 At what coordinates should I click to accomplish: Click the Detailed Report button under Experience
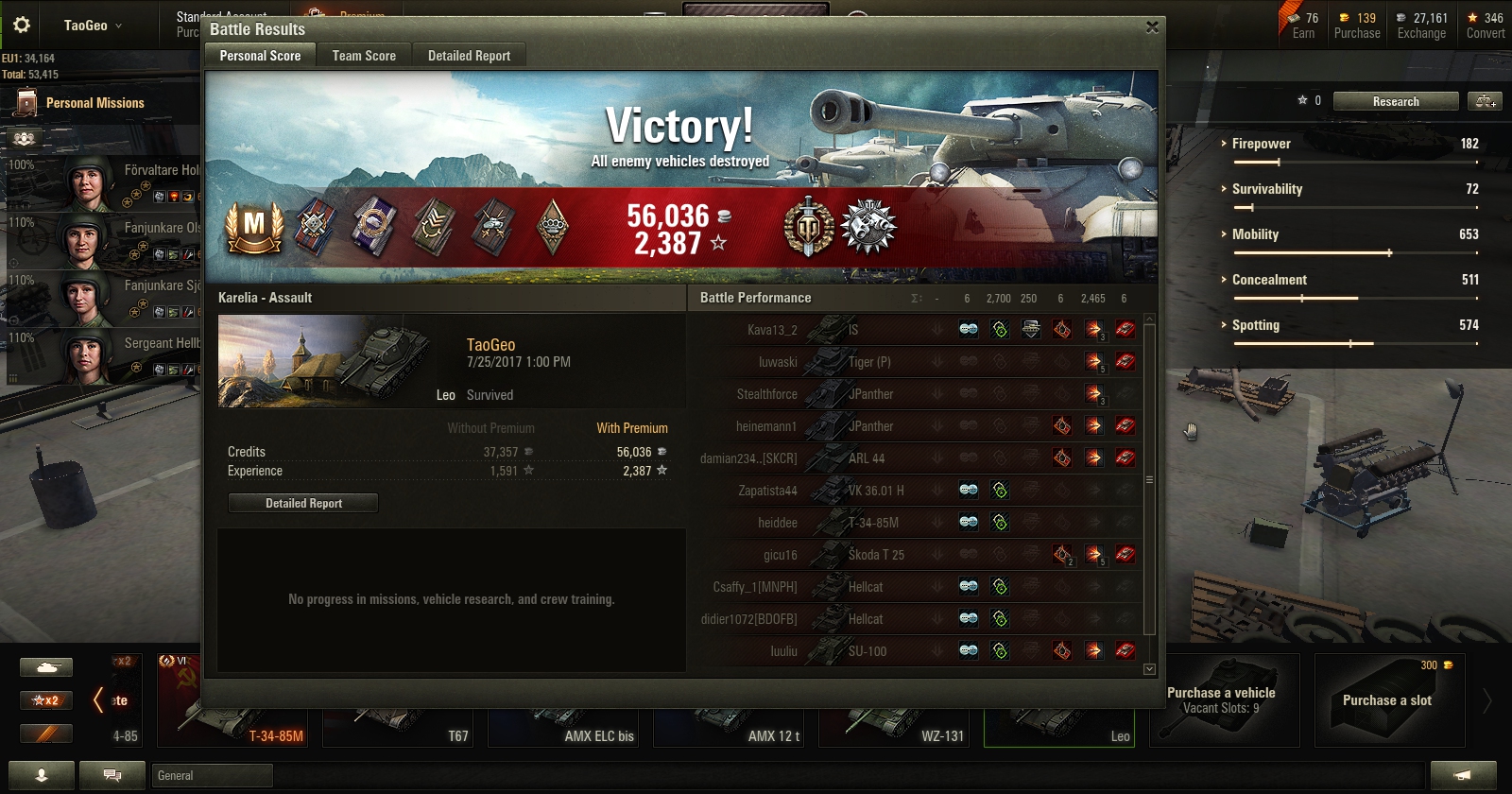coord(303,503)
